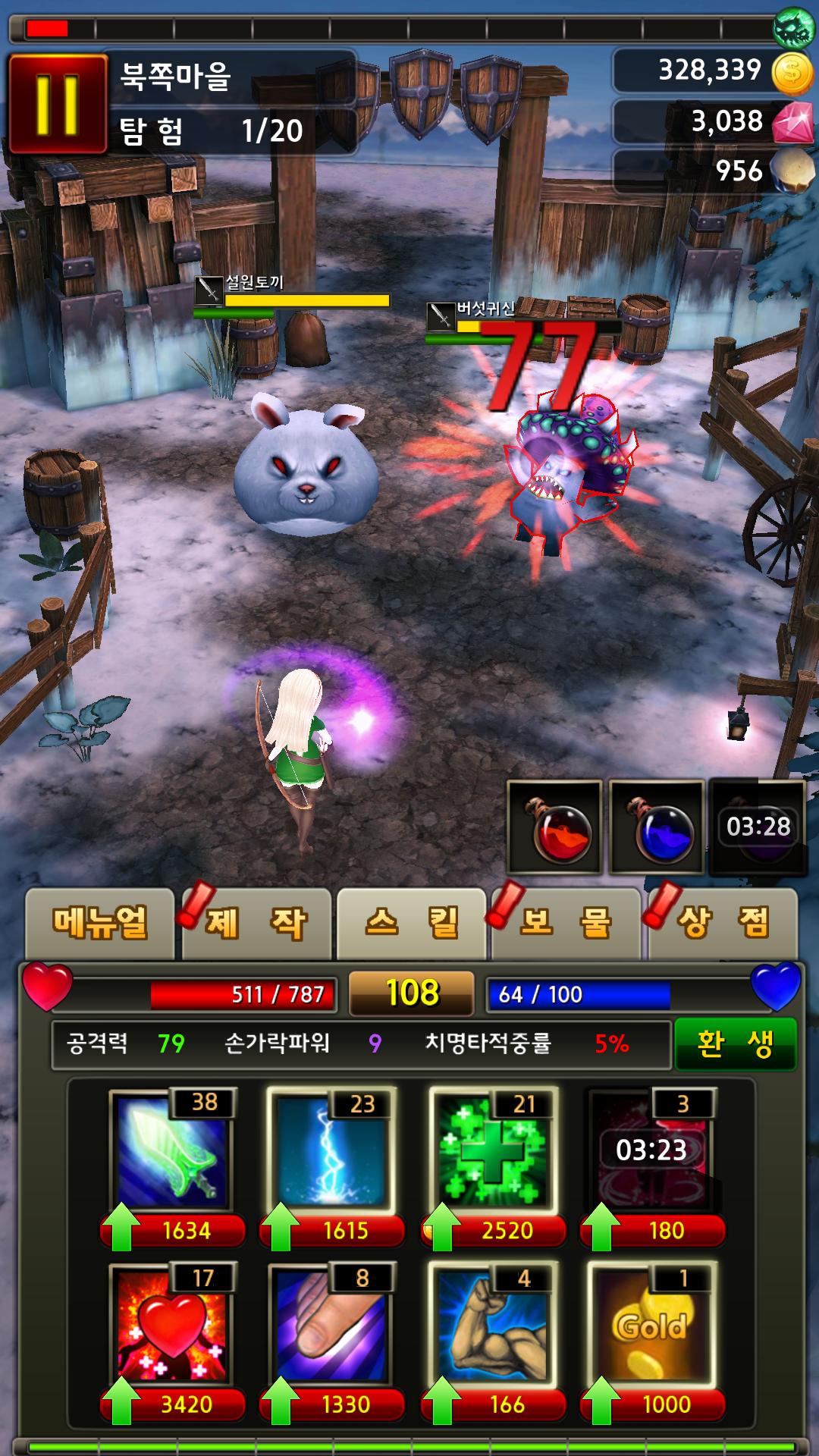Upgrade the heart skill for 3420

[x=173, y=1404]
